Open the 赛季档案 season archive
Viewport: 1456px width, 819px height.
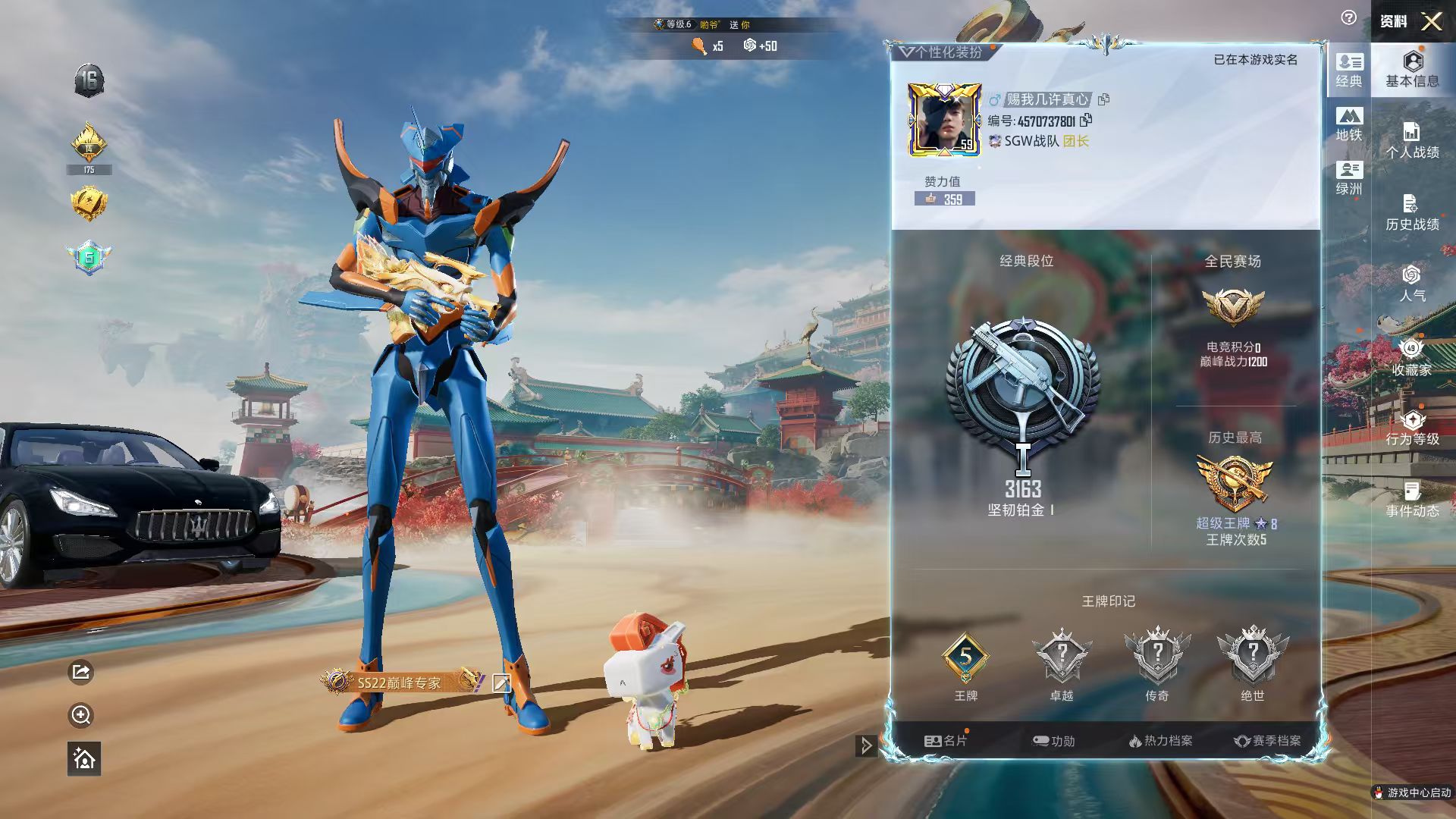click(1267, 741)
